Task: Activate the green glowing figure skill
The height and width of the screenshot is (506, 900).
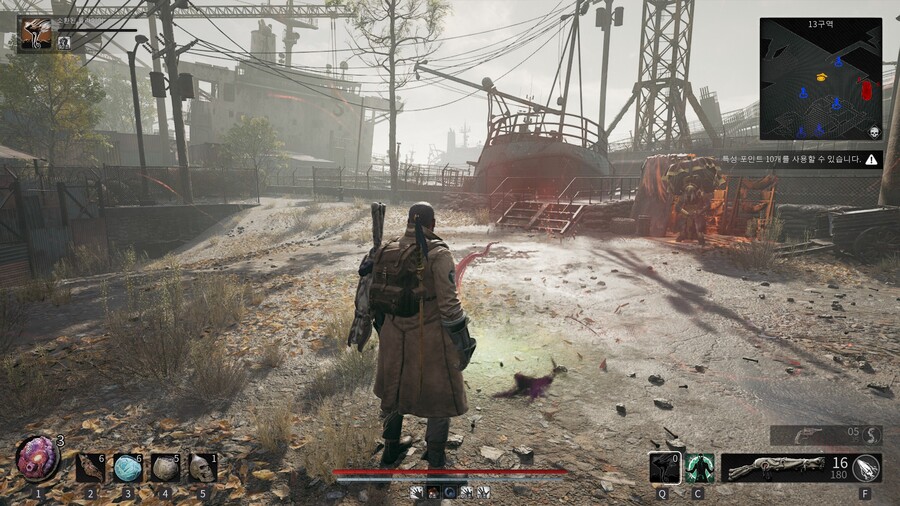Action: click(x=700, y=467)
